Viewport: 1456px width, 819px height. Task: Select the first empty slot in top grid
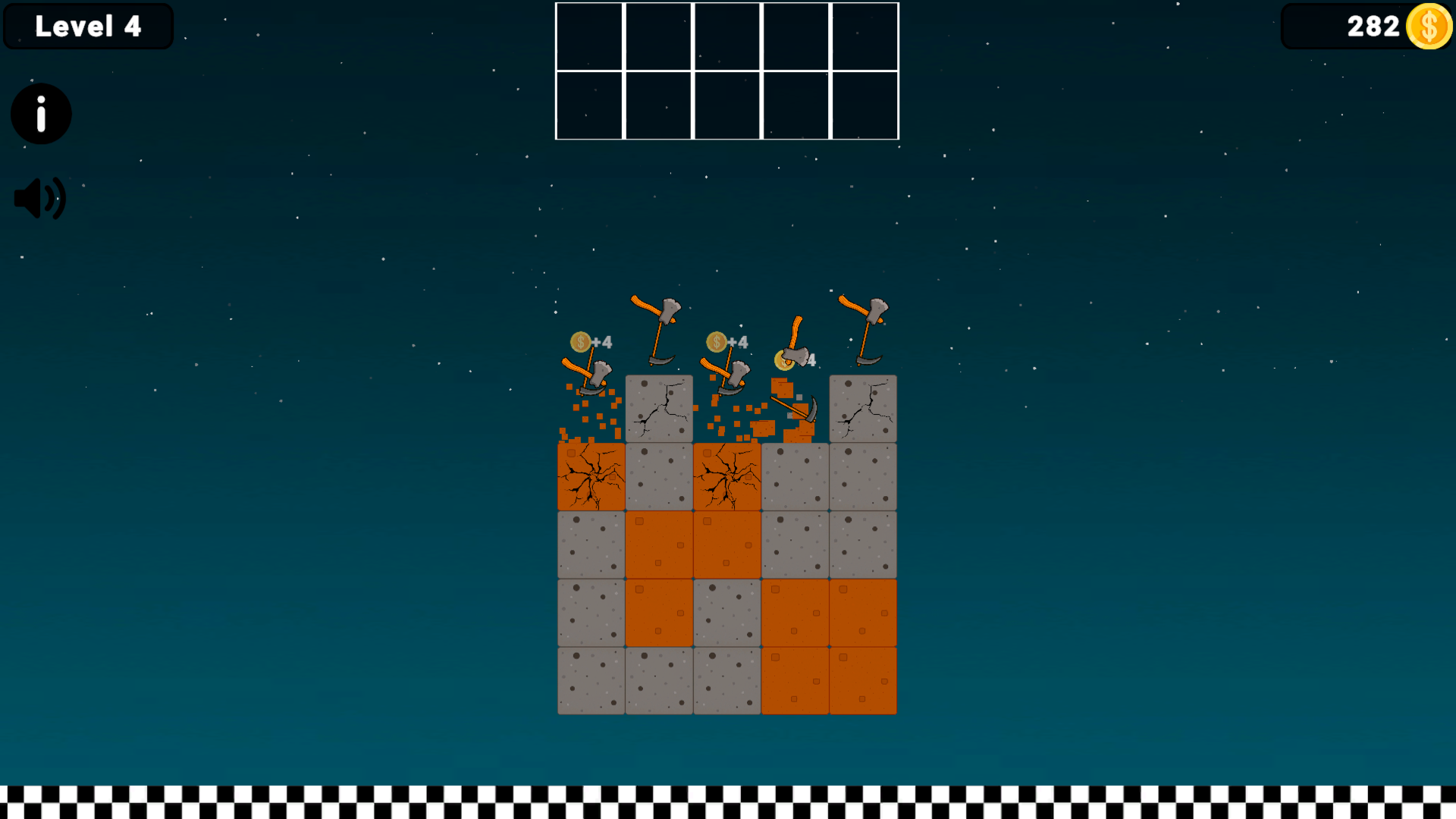coord(591,36)
